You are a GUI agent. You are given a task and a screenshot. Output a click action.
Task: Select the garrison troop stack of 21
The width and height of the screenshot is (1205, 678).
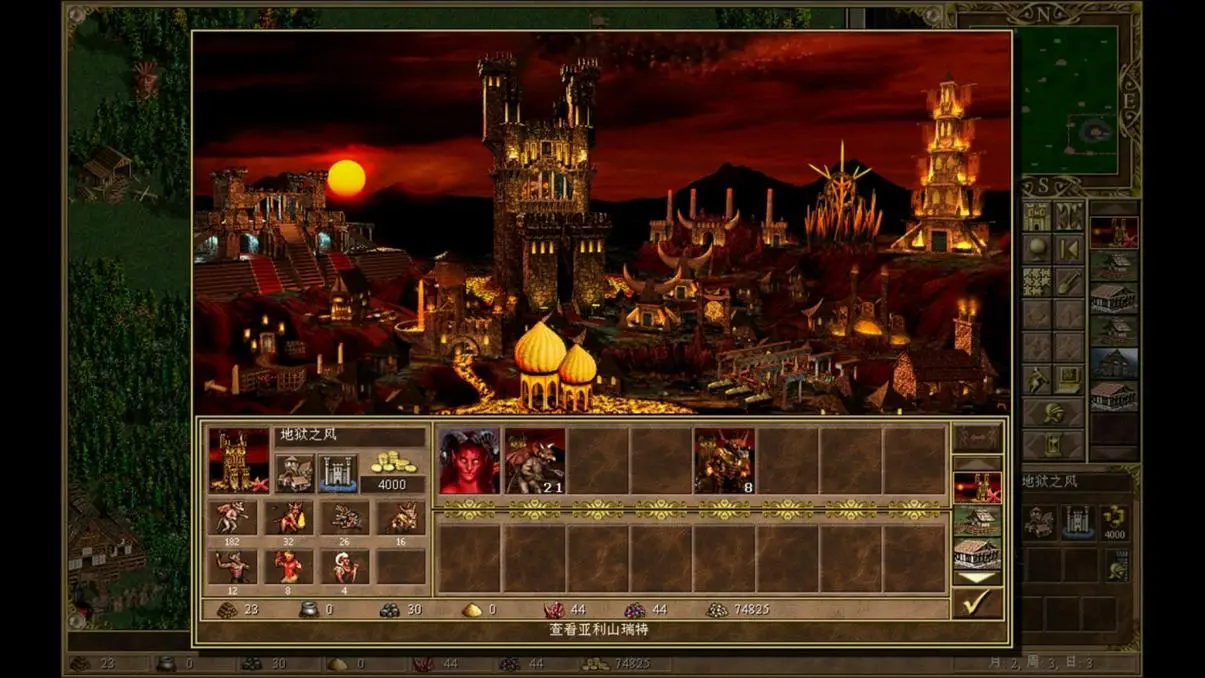[x=534, y=461]
